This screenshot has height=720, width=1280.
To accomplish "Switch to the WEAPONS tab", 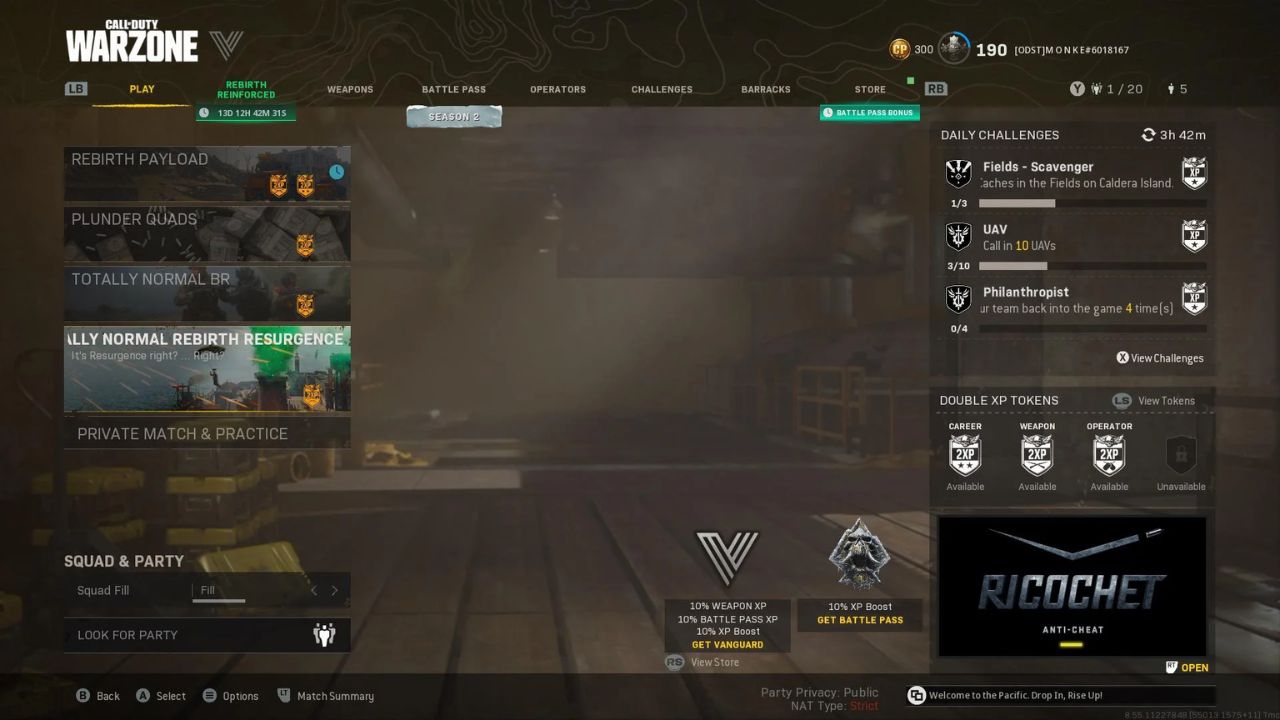I will (x=350, y=89).
